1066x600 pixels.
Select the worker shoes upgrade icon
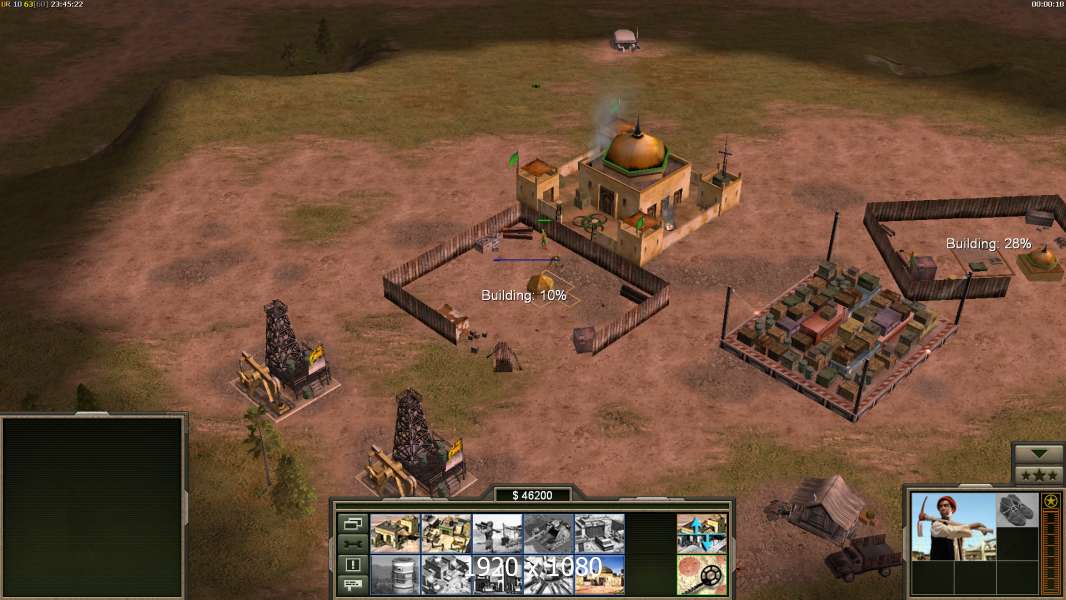pos(1018,509)
